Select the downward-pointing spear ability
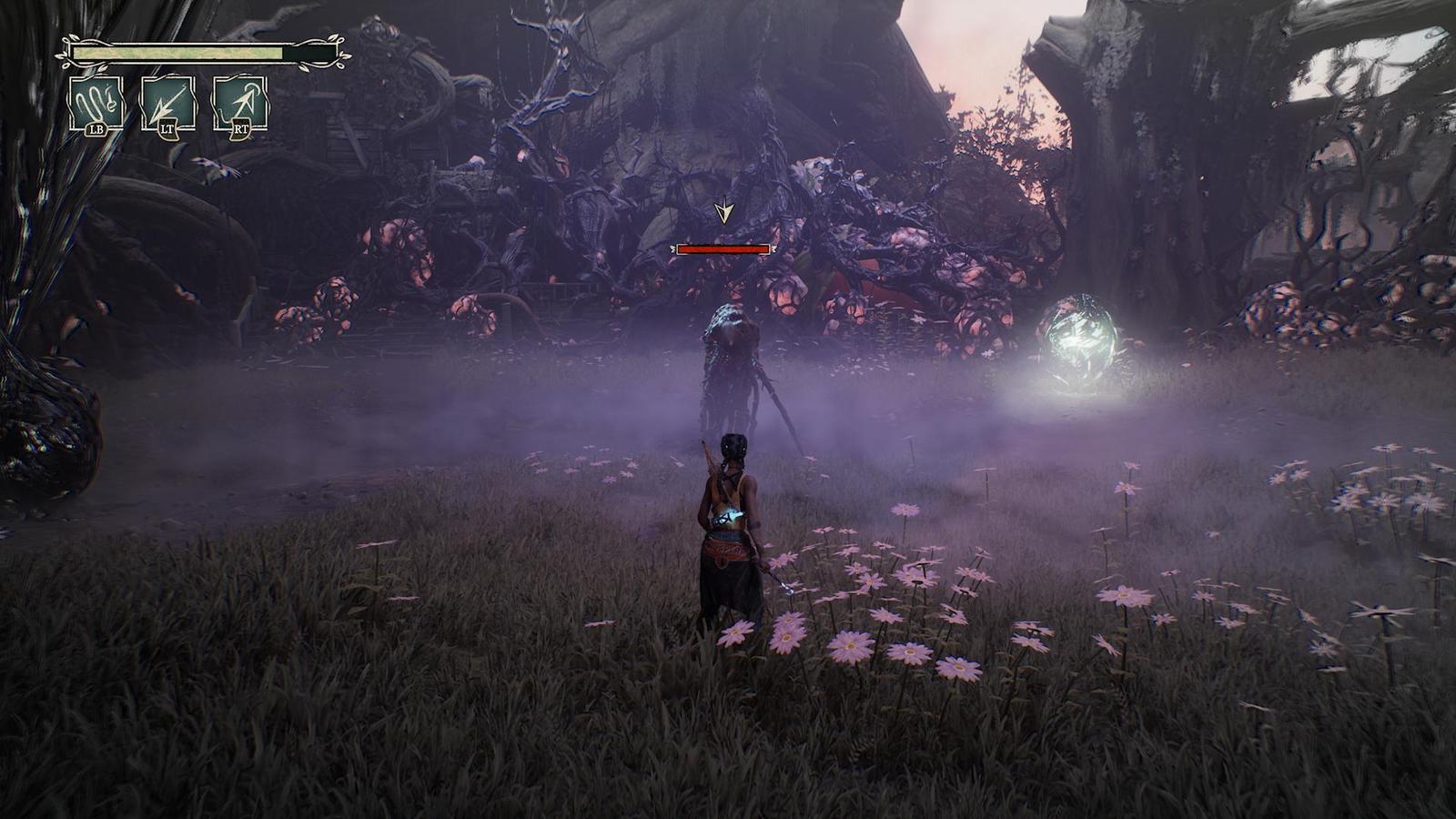This screenshot has height=819, width=1456. coord(168,103)
